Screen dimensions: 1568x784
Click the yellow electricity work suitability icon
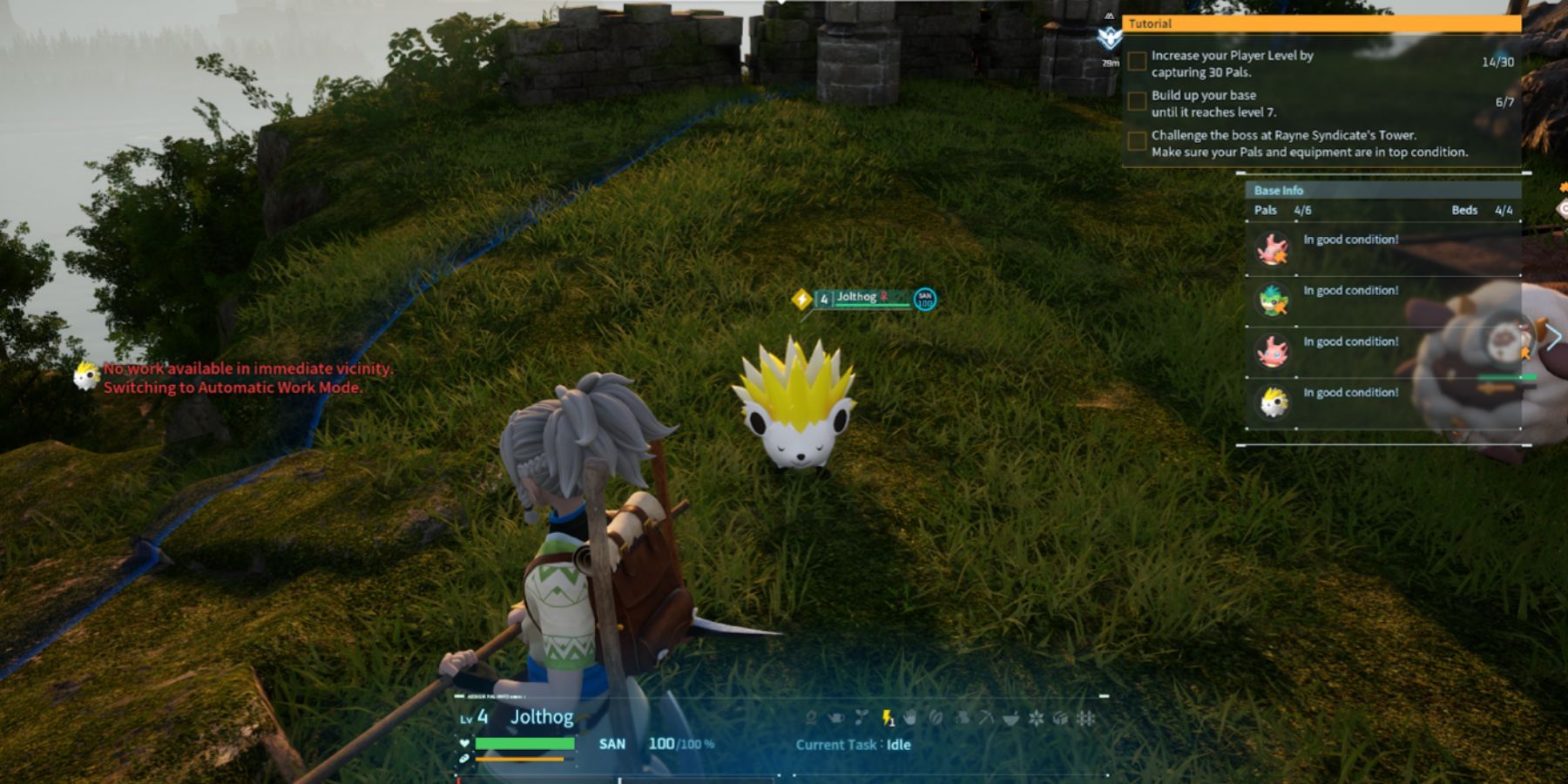point(887,718)
